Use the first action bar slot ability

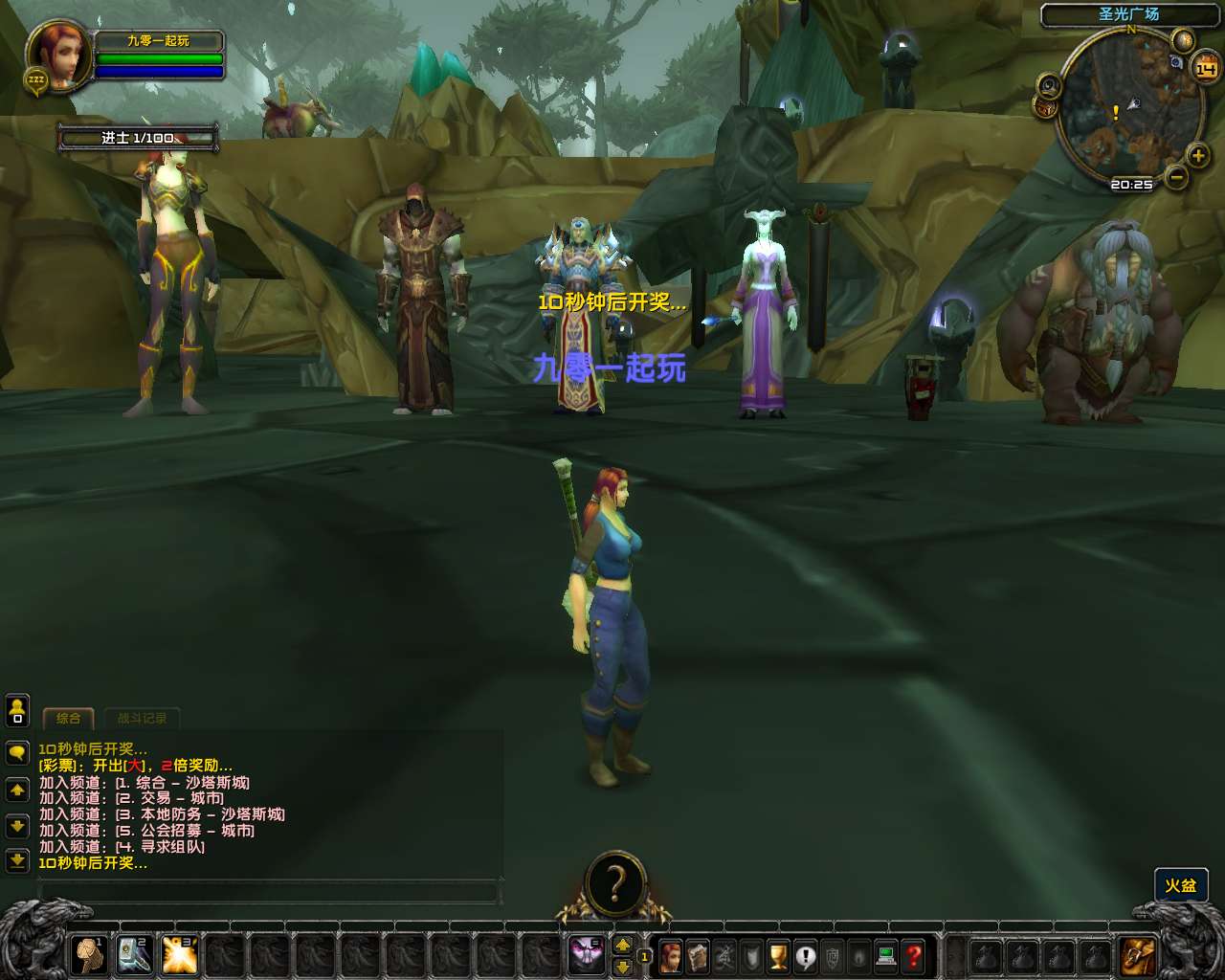[90, 954]
